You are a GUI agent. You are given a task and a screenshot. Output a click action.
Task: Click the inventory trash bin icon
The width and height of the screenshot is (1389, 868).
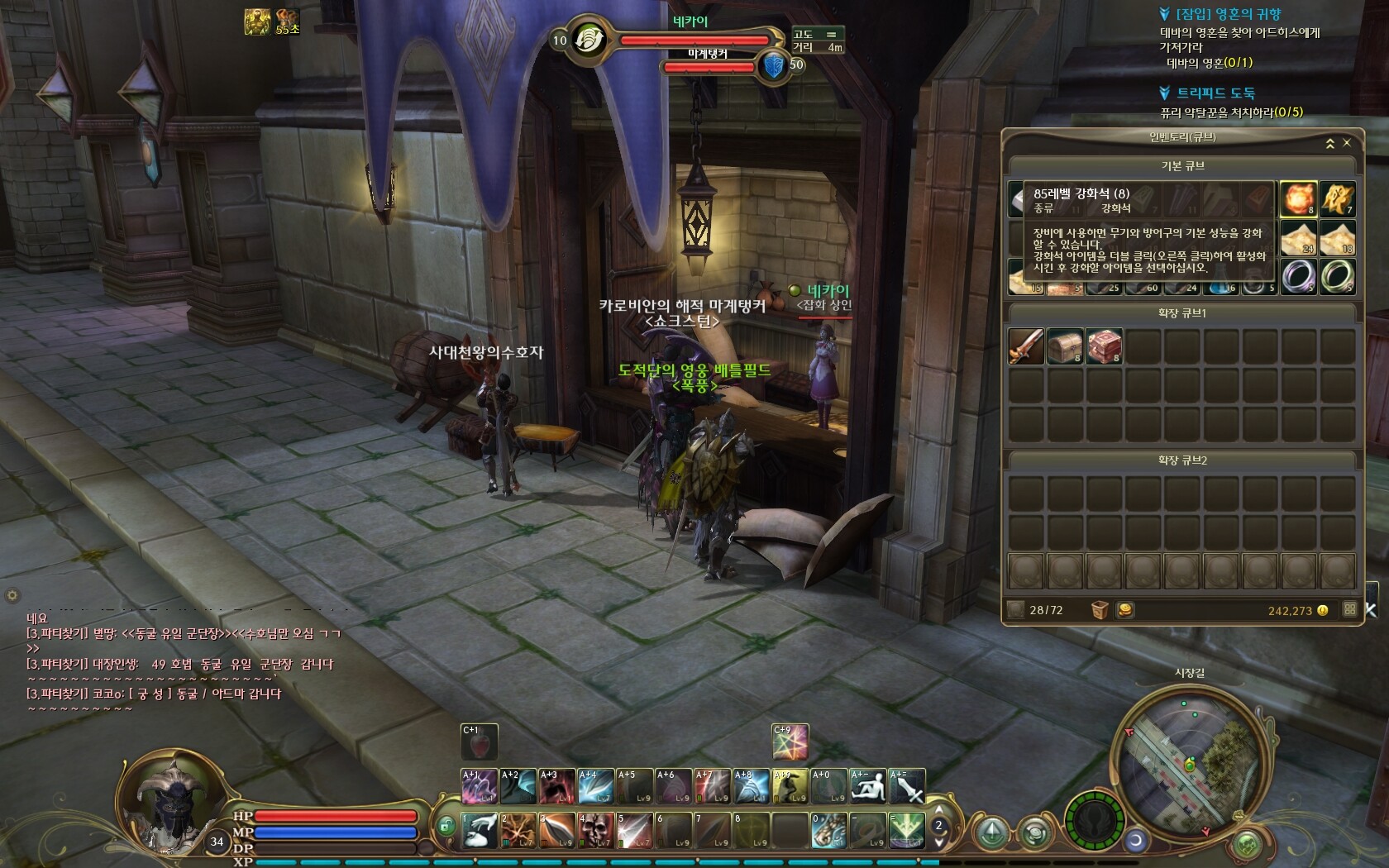(x=1100, y=610)
